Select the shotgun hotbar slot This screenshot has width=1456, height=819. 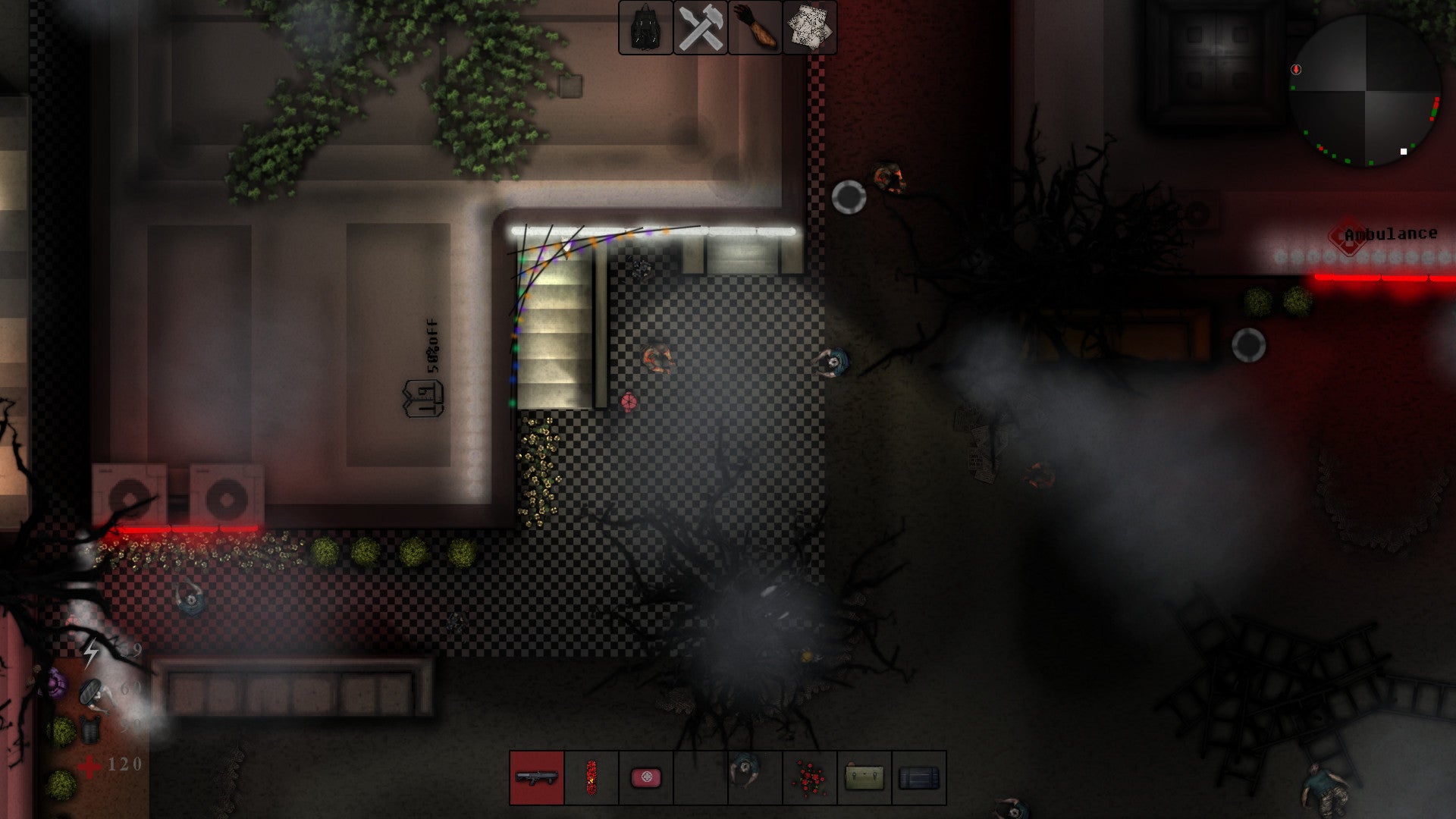(537, 777)
